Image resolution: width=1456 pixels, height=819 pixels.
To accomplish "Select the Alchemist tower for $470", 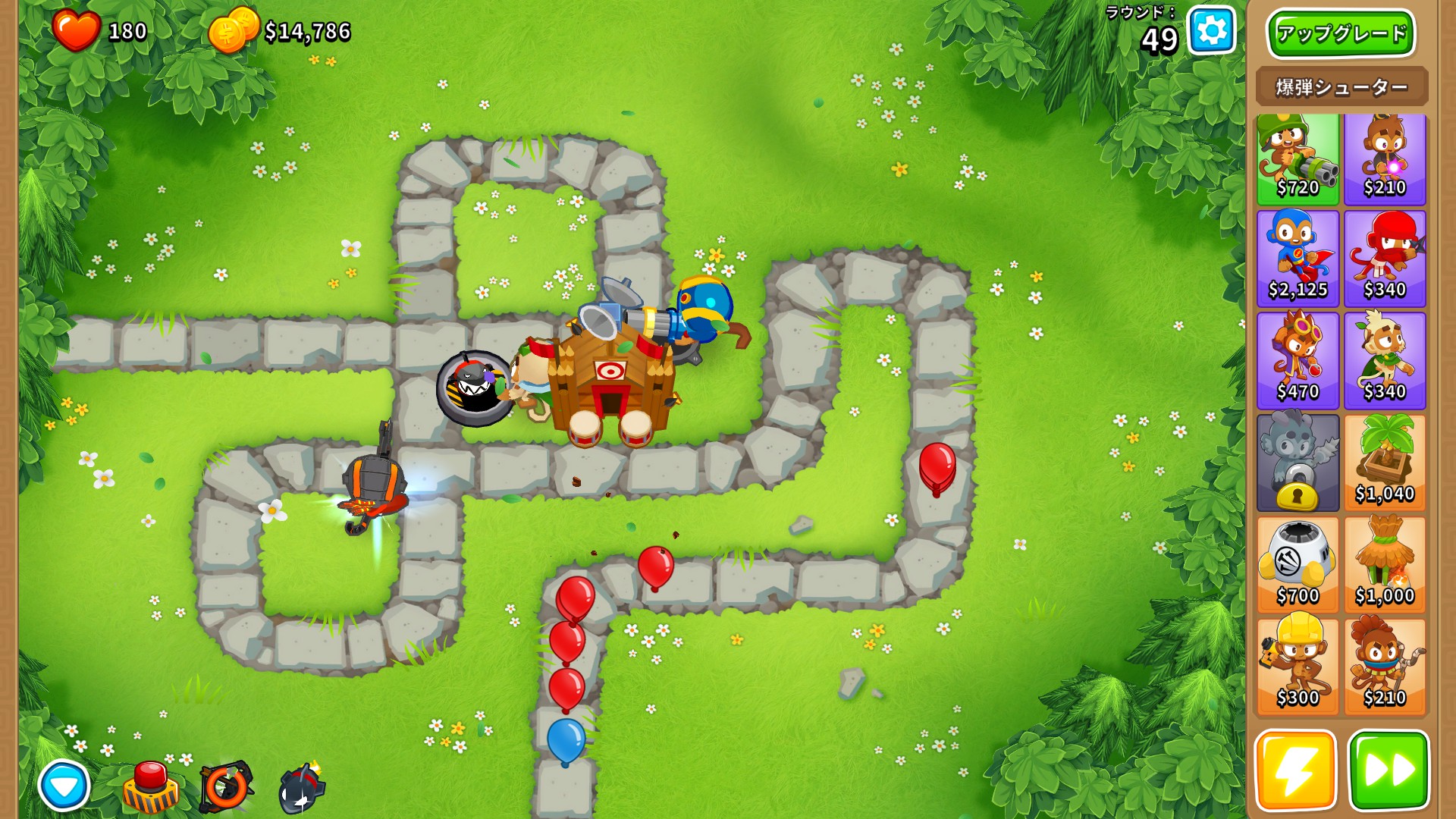I will click(x=1298, y=361).
